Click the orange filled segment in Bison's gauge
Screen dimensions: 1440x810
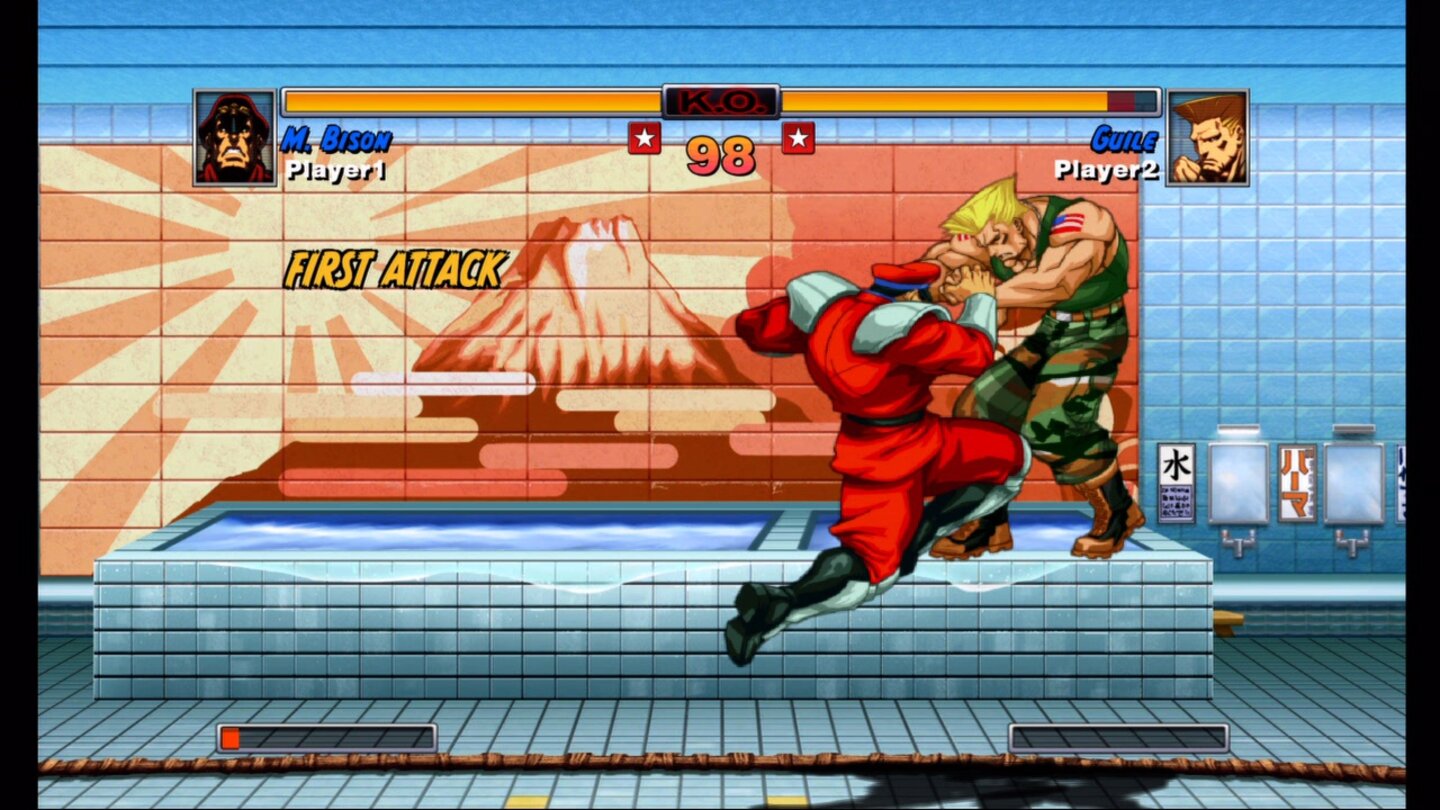tap(232, 738)
